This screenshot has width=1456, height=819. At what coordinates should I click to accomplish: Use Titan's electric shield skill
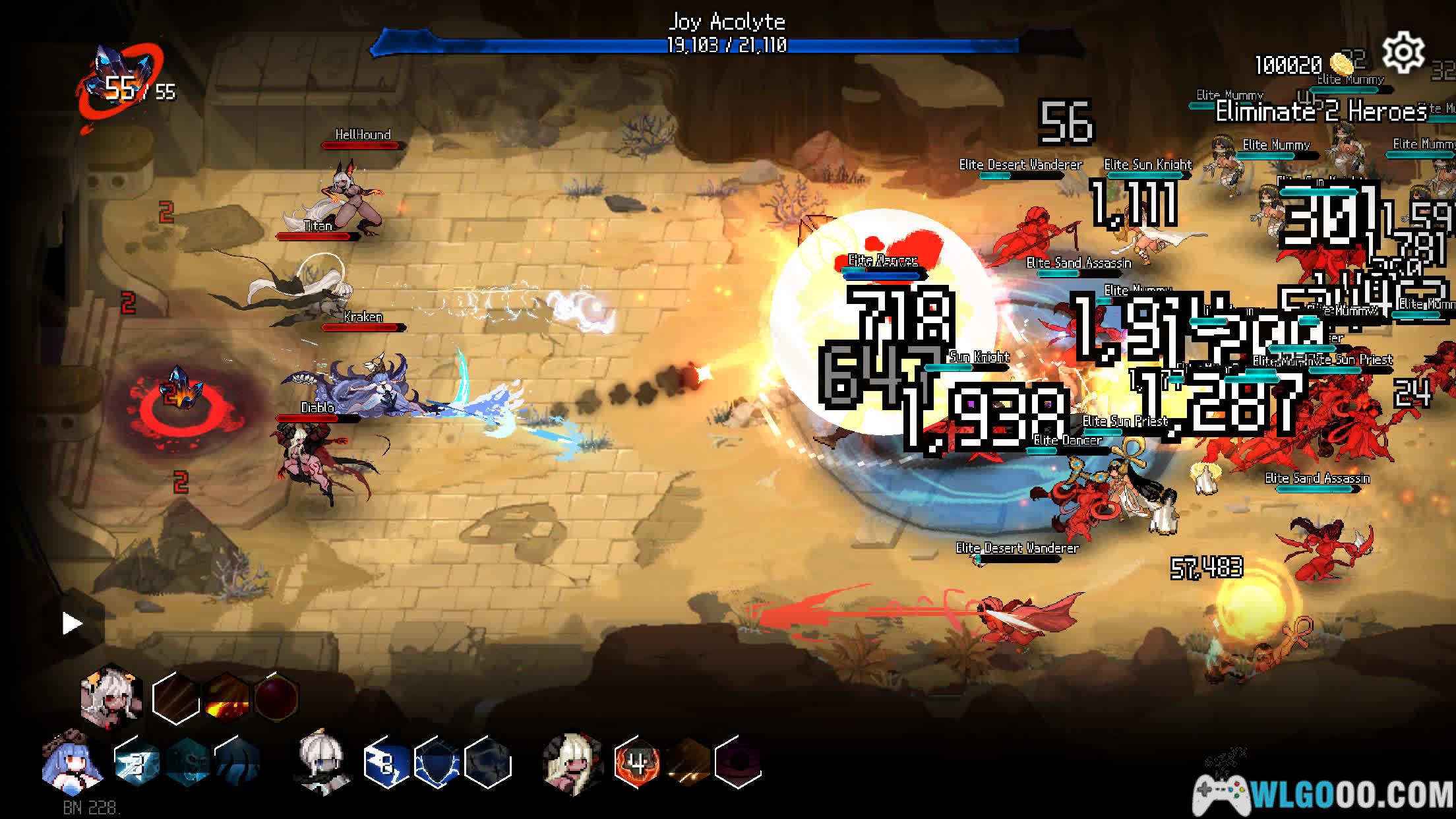(437, 764)
